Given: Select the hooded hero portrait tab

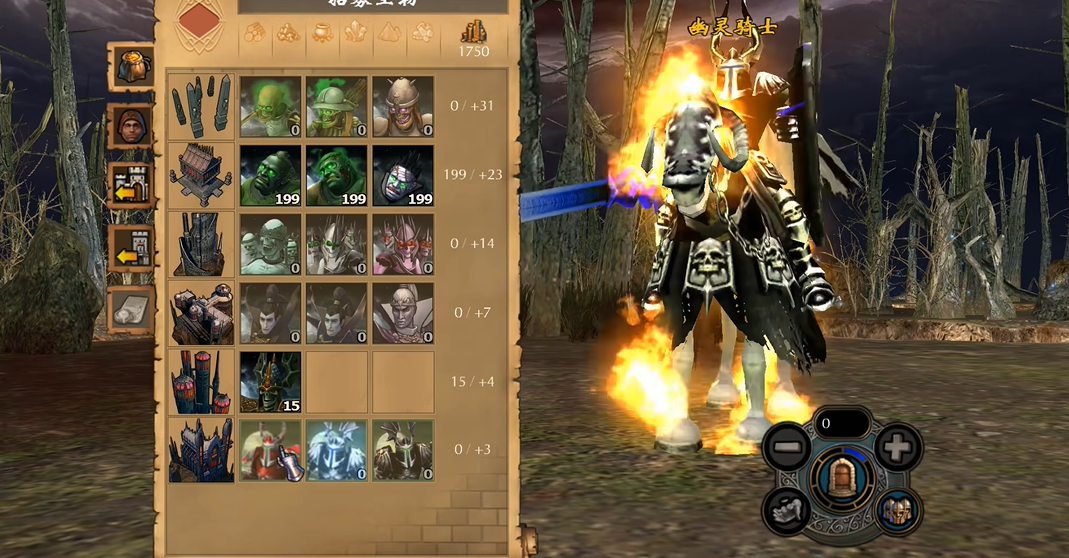Looking at the screenshot, I should coord(131,126).
